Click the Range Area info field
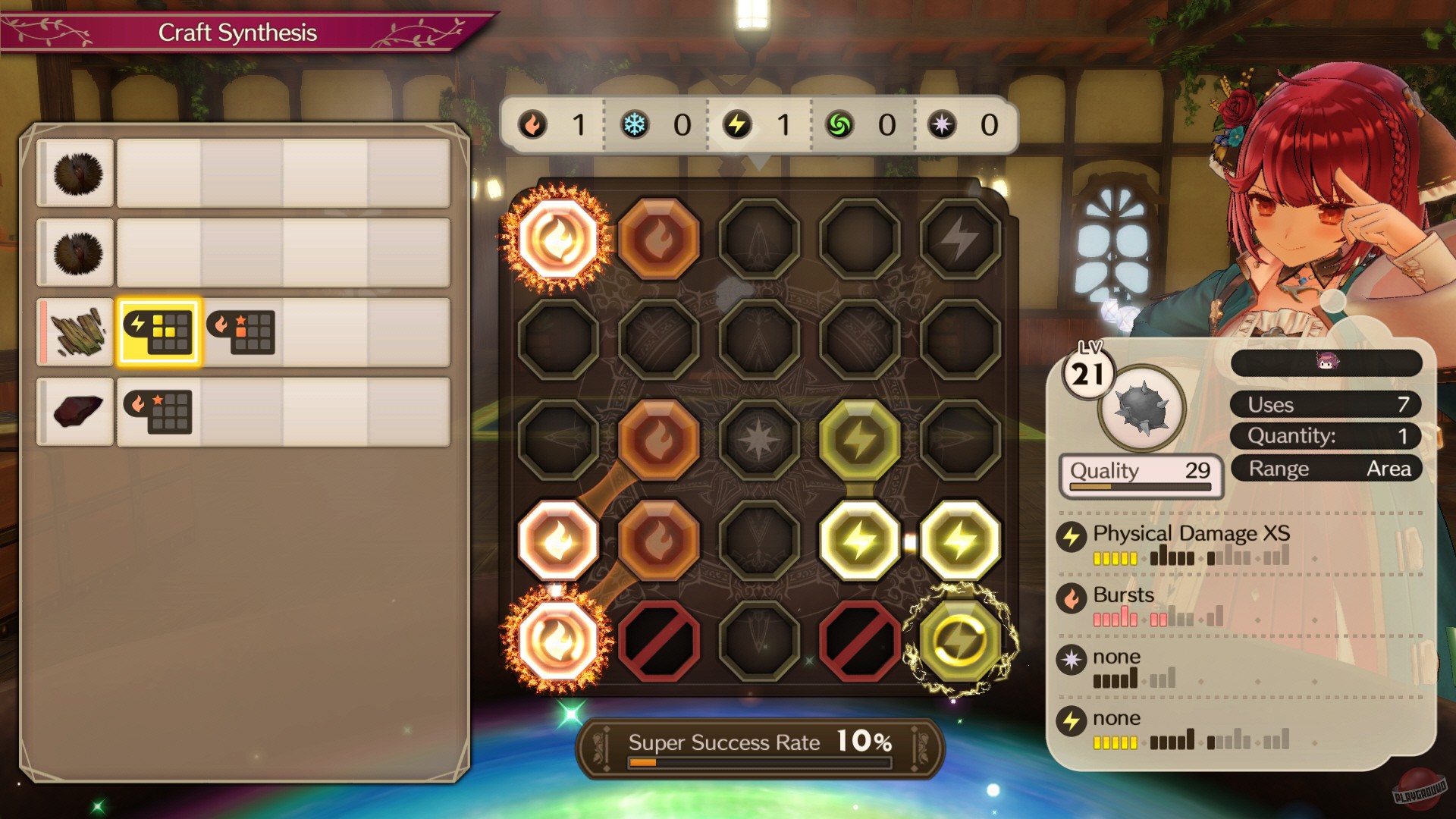This screenshot has height=819, width=1456. pos(1326,468)
